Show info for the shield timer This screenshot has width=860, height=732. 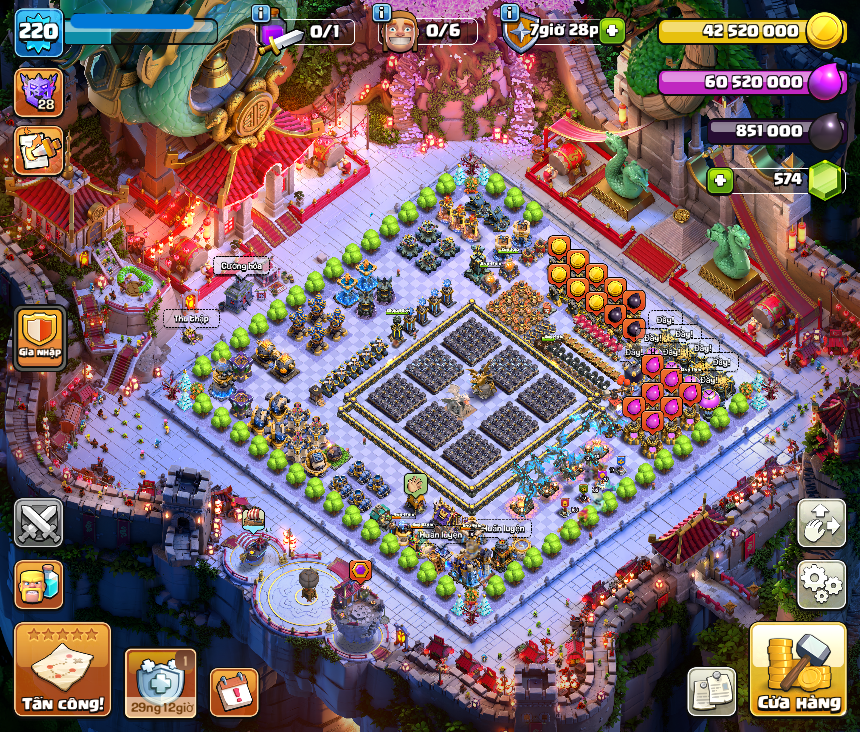pos(511,13)
